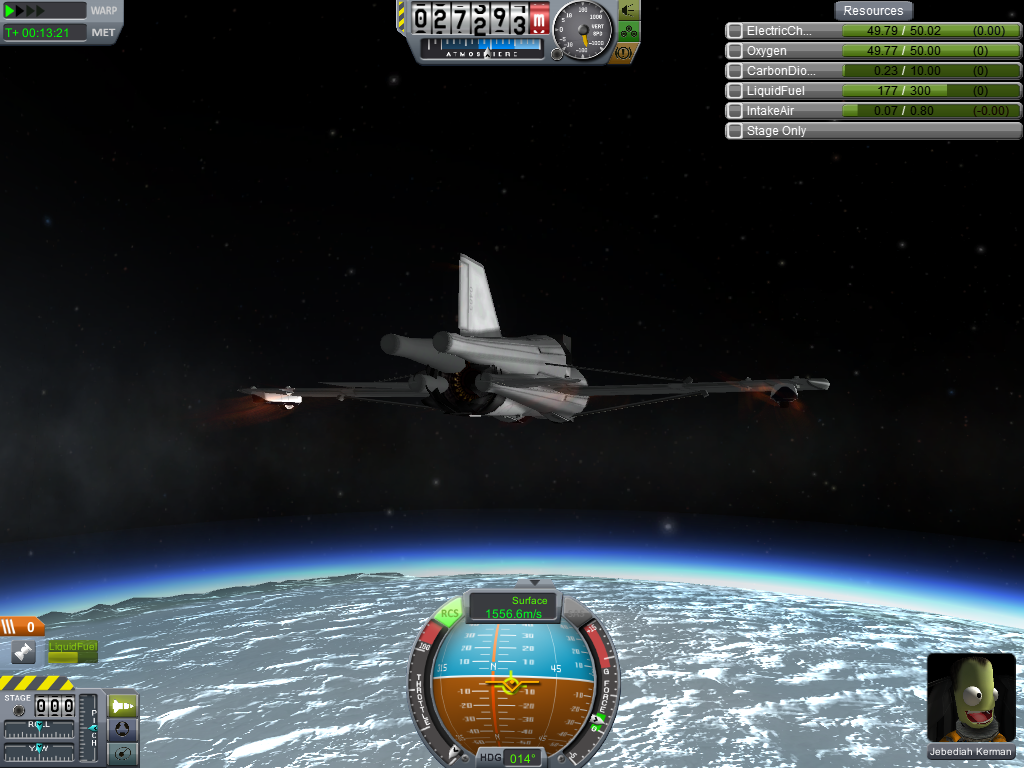Tick the Oxygen resource checkbox

pos(735,51)
